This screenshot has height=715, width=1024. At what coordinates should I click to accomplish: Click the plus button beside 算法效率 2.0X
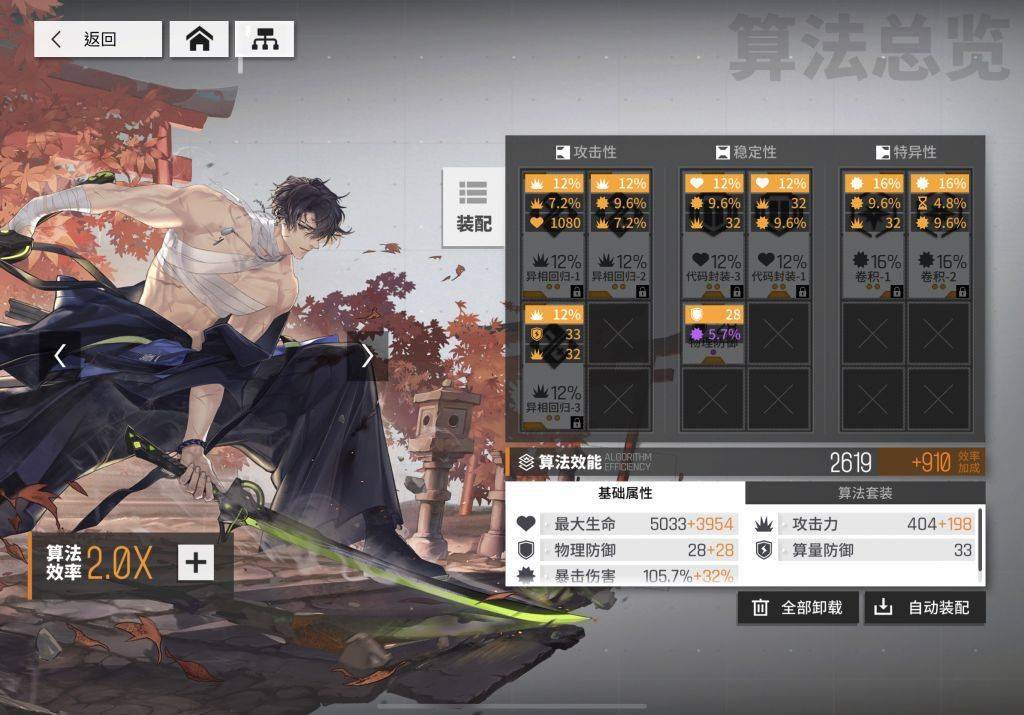(x=195, y=562)
